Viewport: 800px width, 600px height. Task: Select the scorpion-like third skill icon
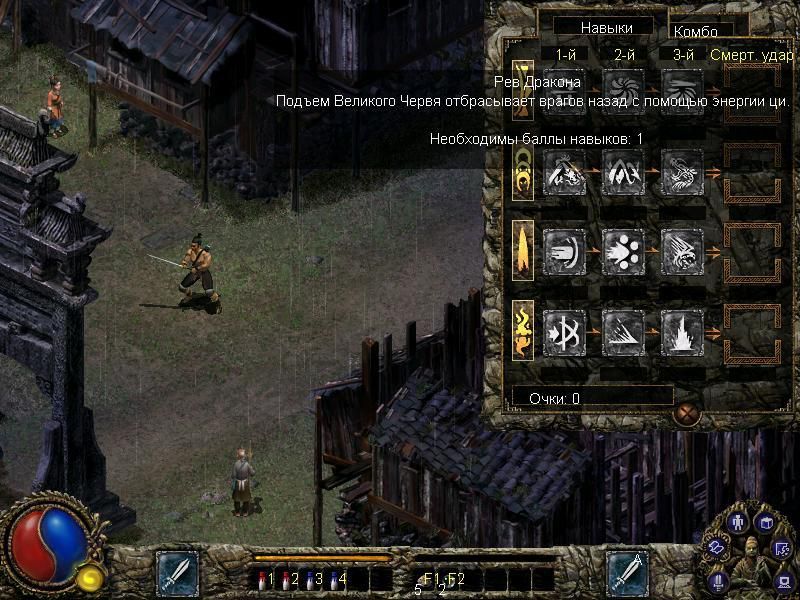click(682, 177)
